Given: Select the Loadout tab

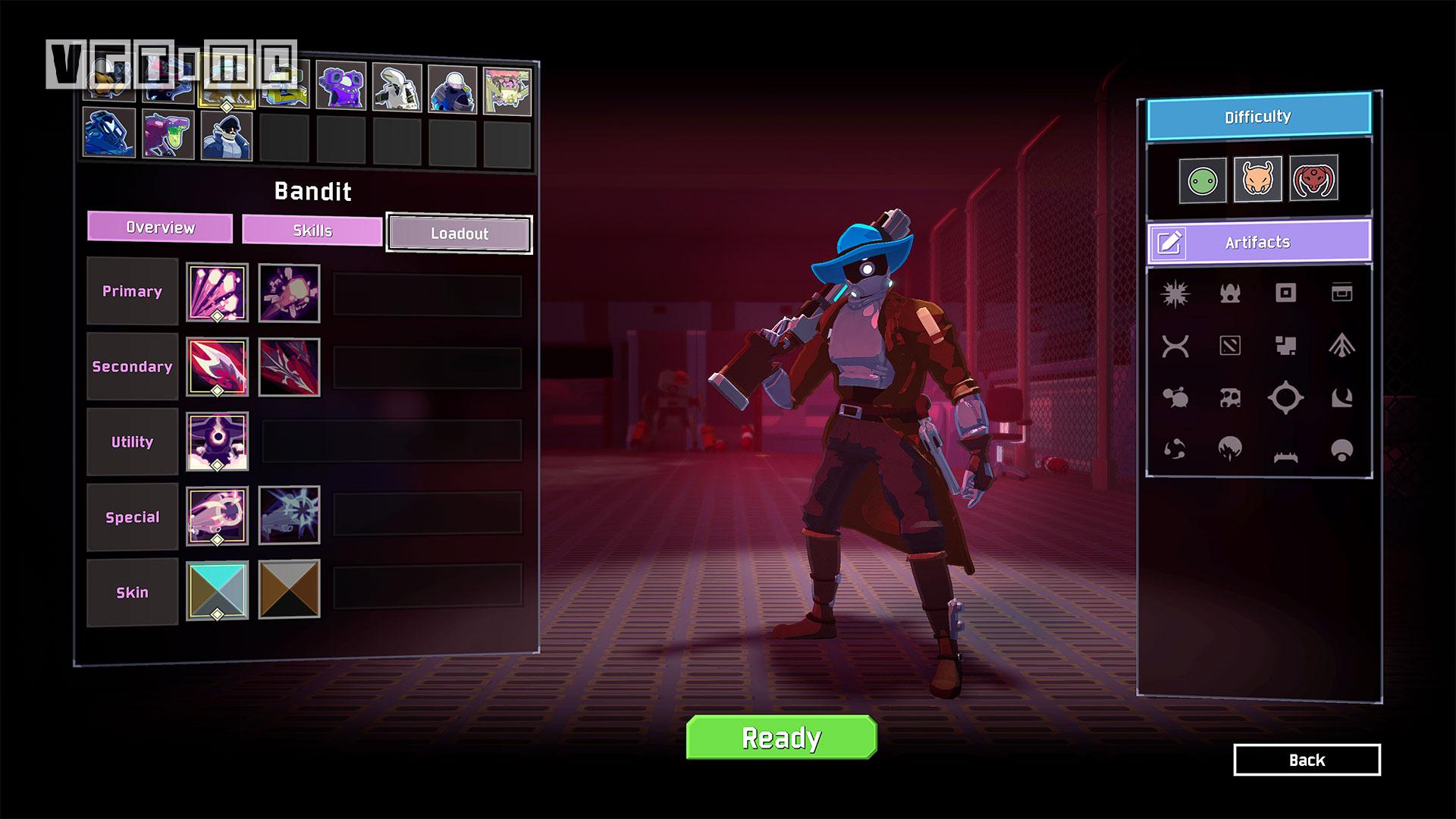Looking at the screenshot, I should (459, 234).
